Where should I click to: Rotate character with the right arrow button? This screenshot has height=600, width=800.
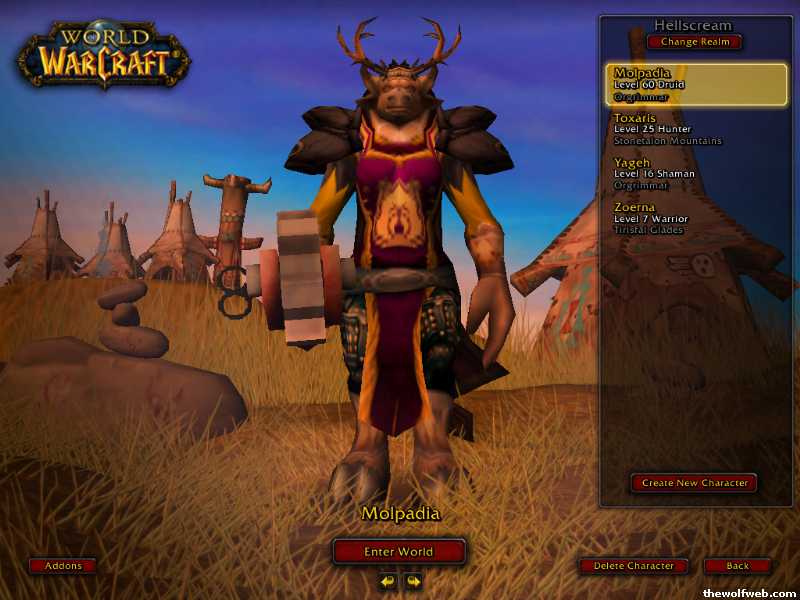pos(412,580)
